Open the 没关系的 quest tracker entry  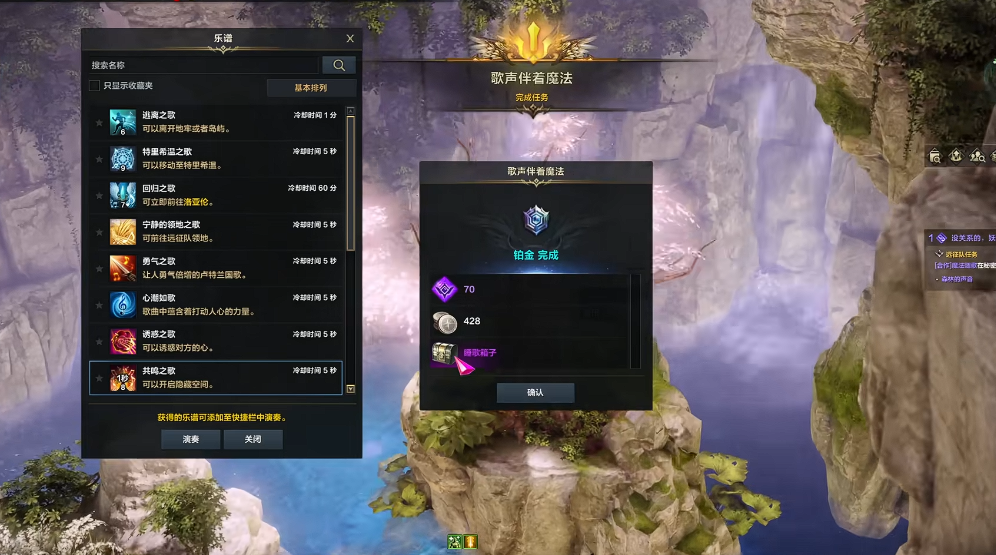click(960, 238)
